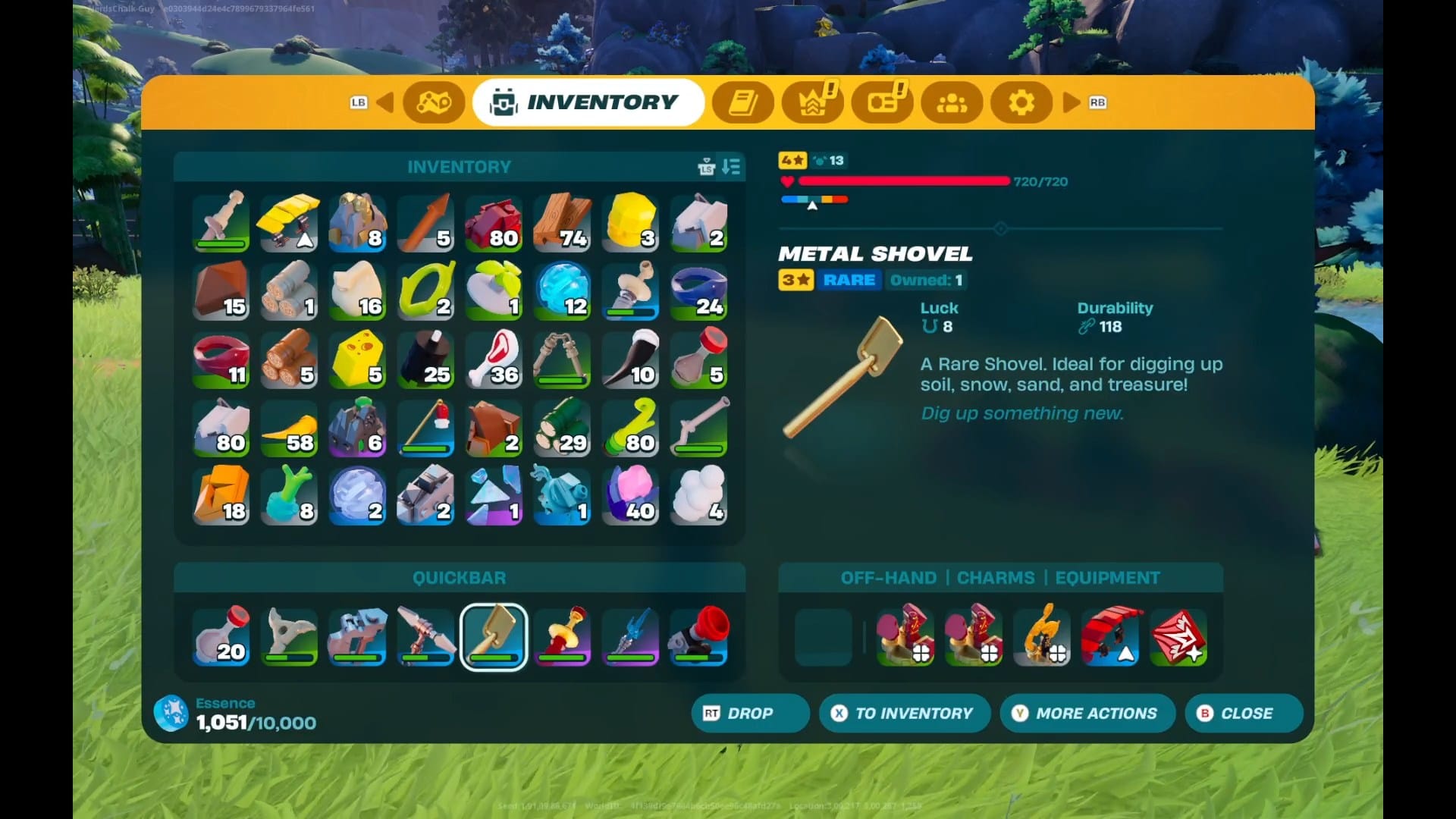
Task: Open the players group tab
Action: tap(952, 102)
